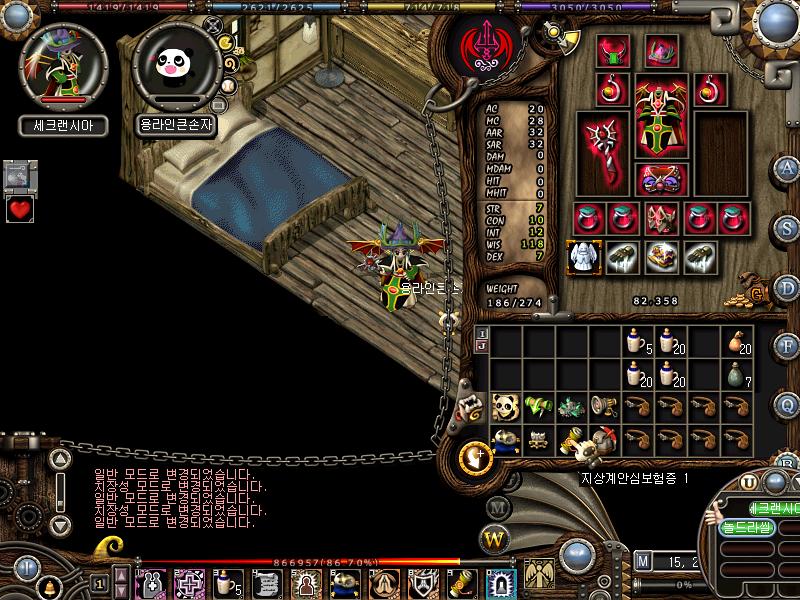Toggle the red heart status icon

20,209
